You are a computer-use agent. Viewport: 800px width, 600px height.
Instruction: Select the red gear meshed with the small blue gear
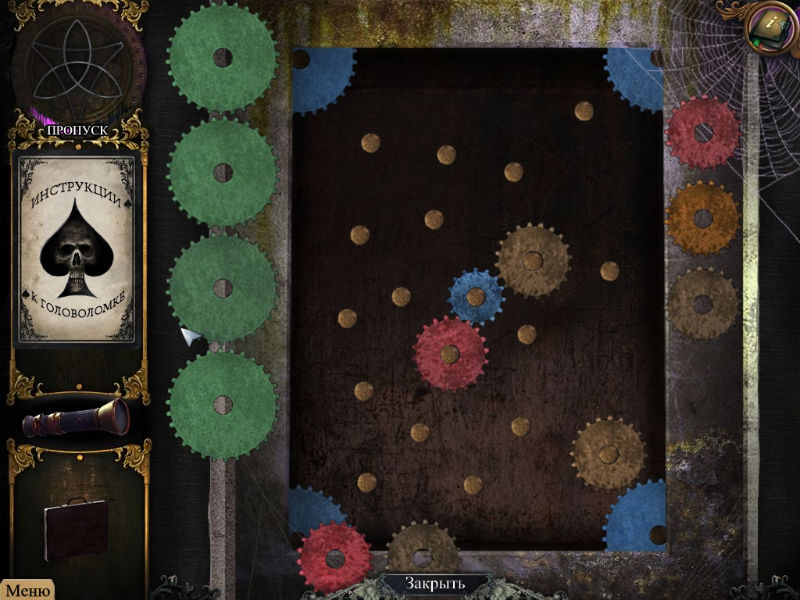(450, 353)
